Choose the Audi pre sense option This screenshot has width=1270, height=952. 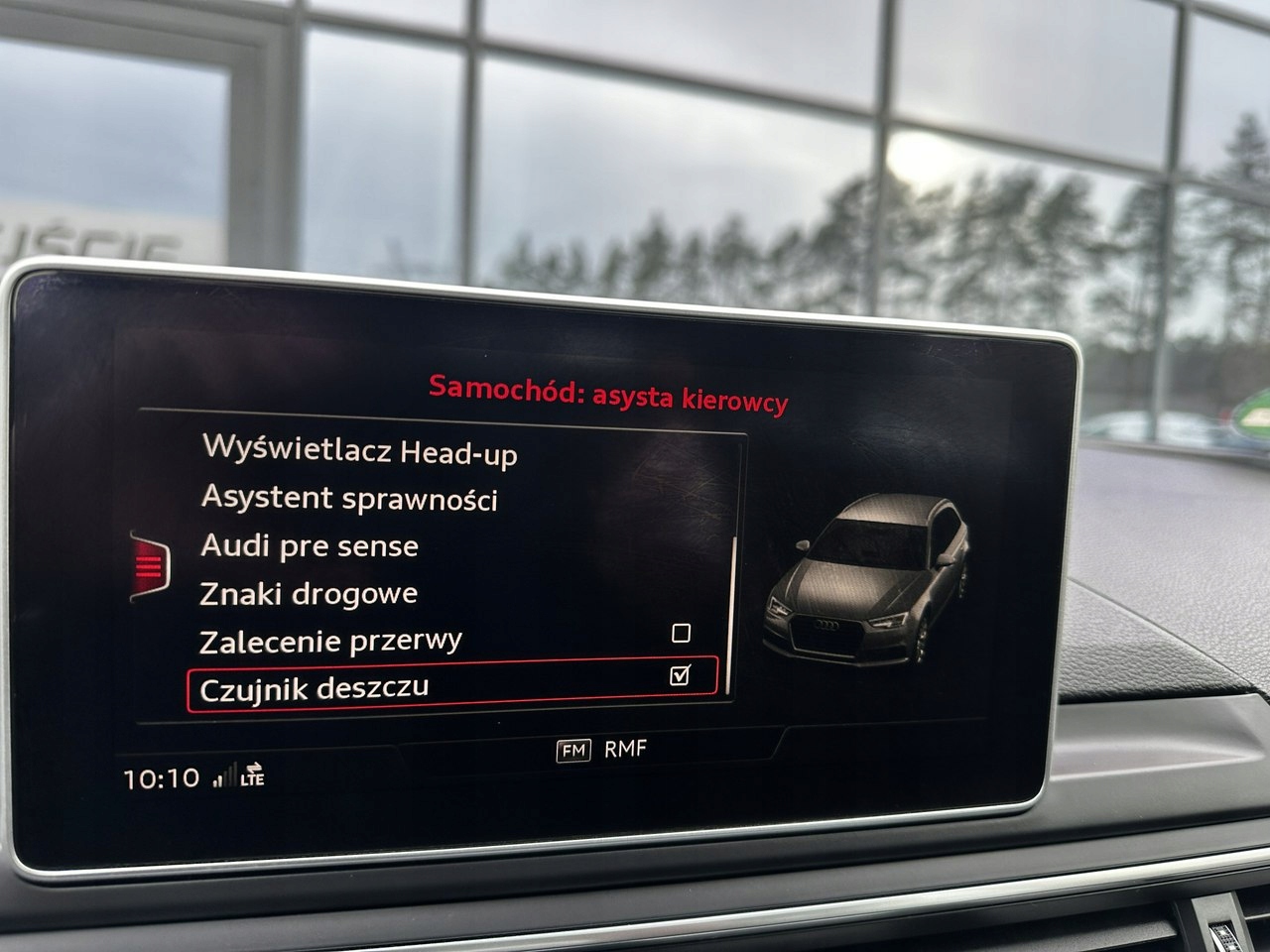click(309, 545)
